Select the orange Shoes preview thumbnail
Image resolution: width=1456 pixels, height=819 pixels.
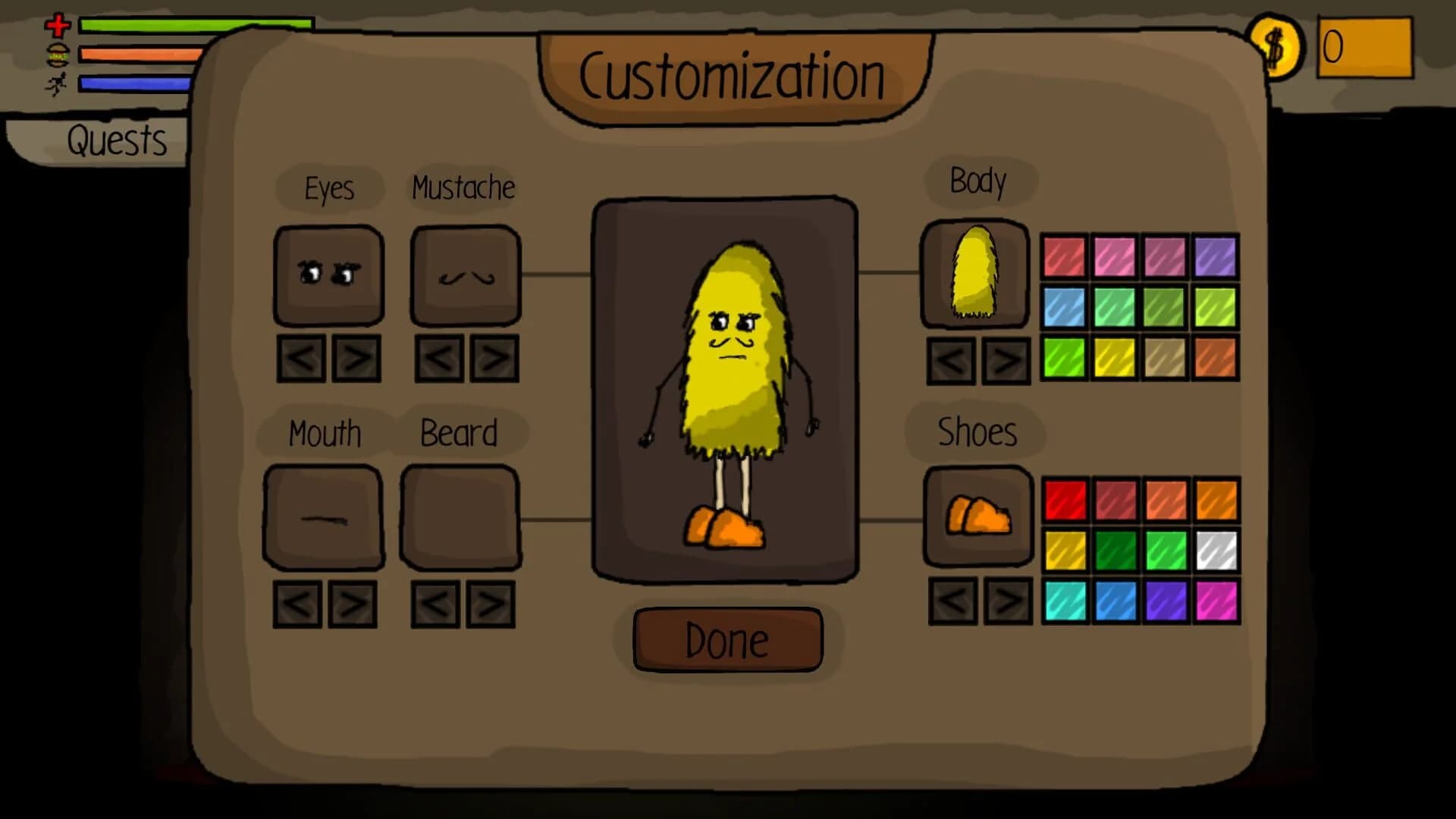tap(977, 519)
